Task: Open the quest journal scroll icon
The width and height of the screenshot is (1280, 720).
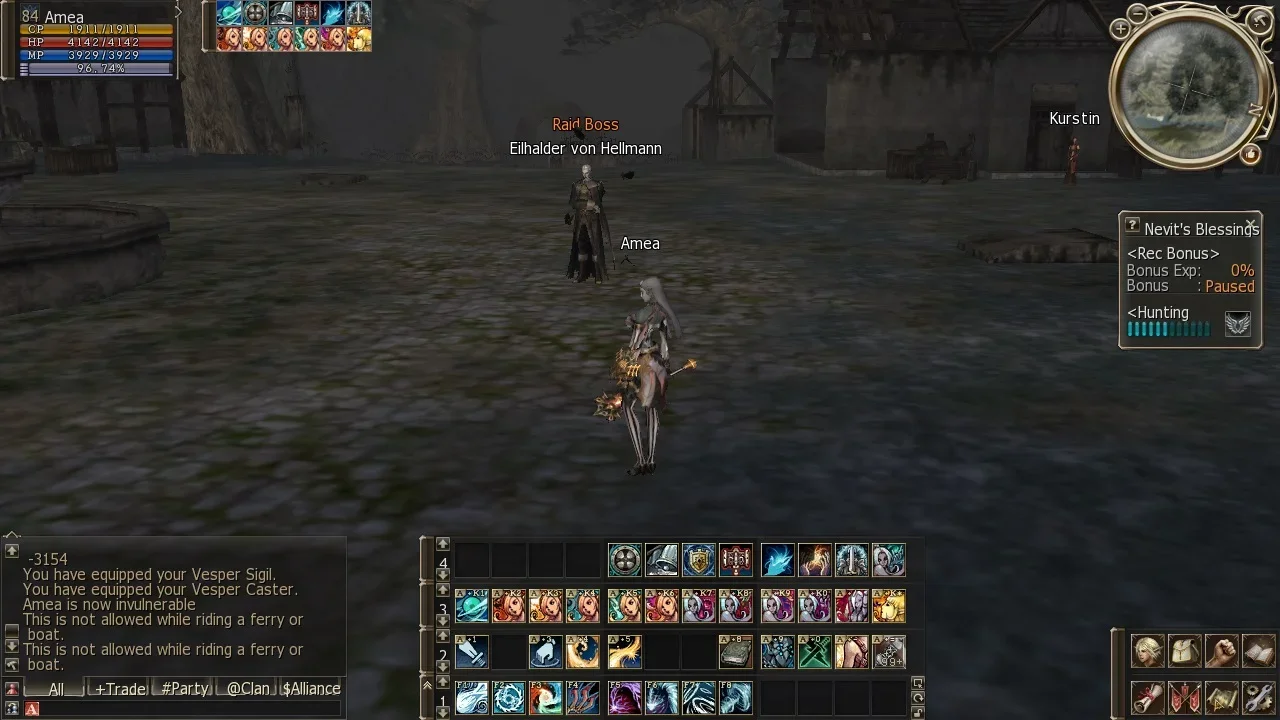Action: coord(1148,697)
